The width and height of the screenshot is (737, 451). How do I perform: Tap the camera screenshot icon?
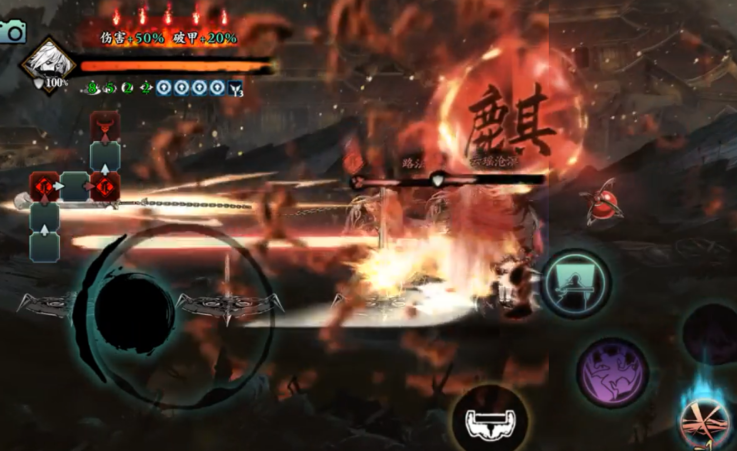13,31
